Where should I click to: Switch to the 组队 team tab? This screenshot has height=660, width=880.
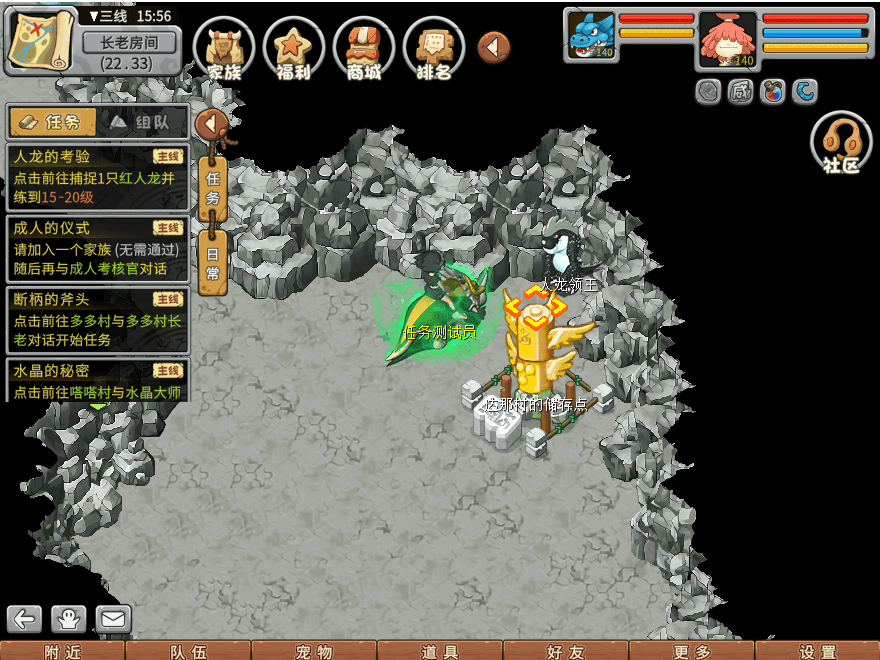tap(144, 122)
